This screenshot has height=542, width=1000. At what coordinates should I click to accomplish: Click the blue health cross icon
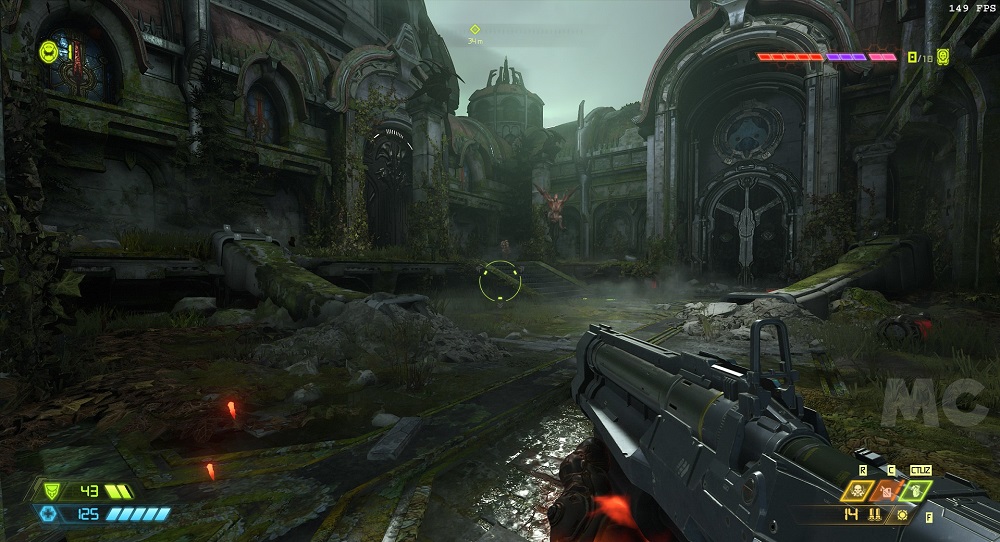[48, 514]
